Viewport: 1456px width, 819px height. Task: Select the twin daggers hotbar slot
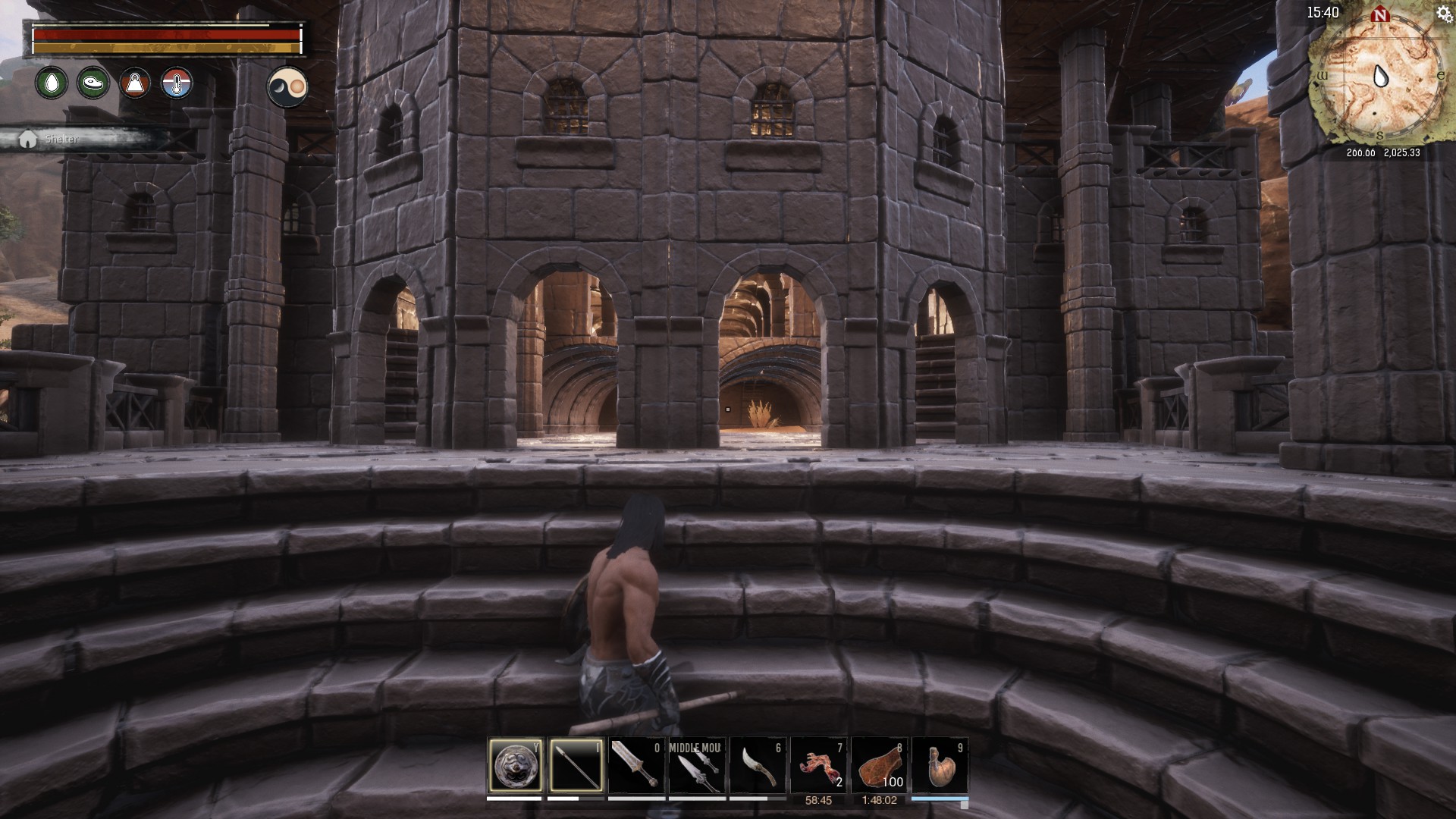(x=698, y=765)
